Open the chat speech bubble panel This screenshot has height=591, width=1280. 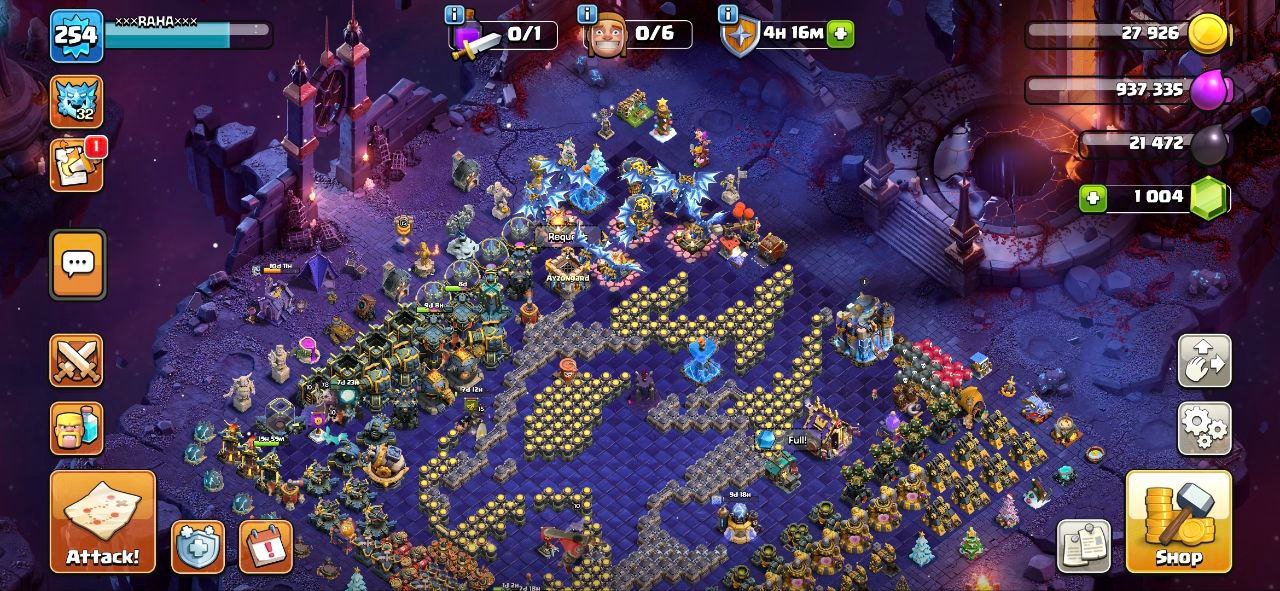point(77,264)
